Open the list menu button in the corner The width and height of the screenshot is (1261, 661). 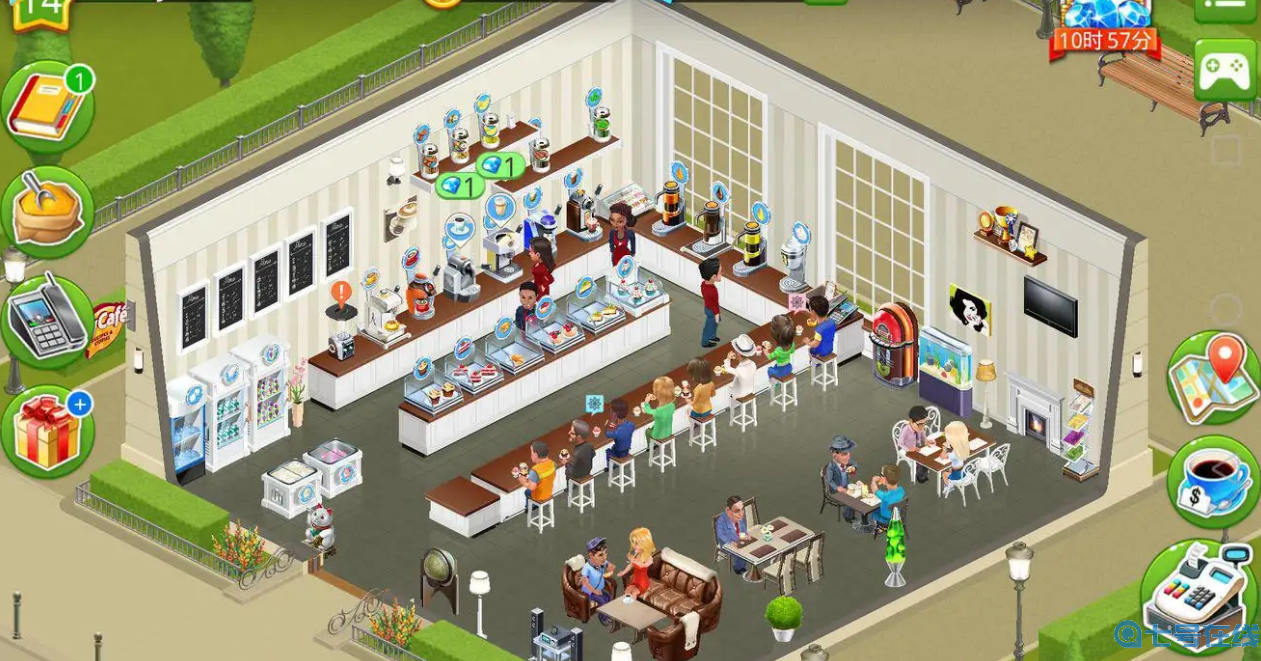coord(1225,8)
